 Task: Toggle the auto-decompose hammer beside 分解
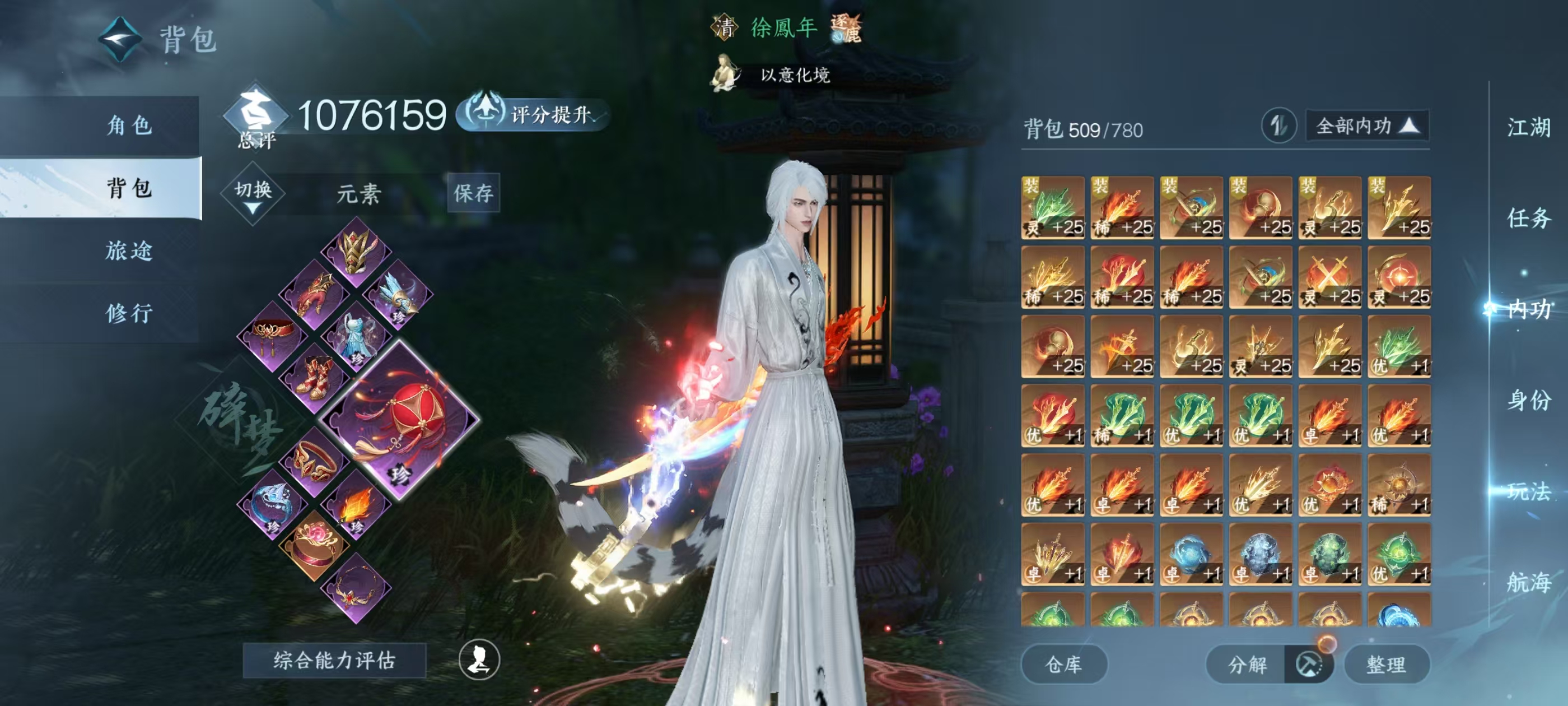pos(1309,666)
